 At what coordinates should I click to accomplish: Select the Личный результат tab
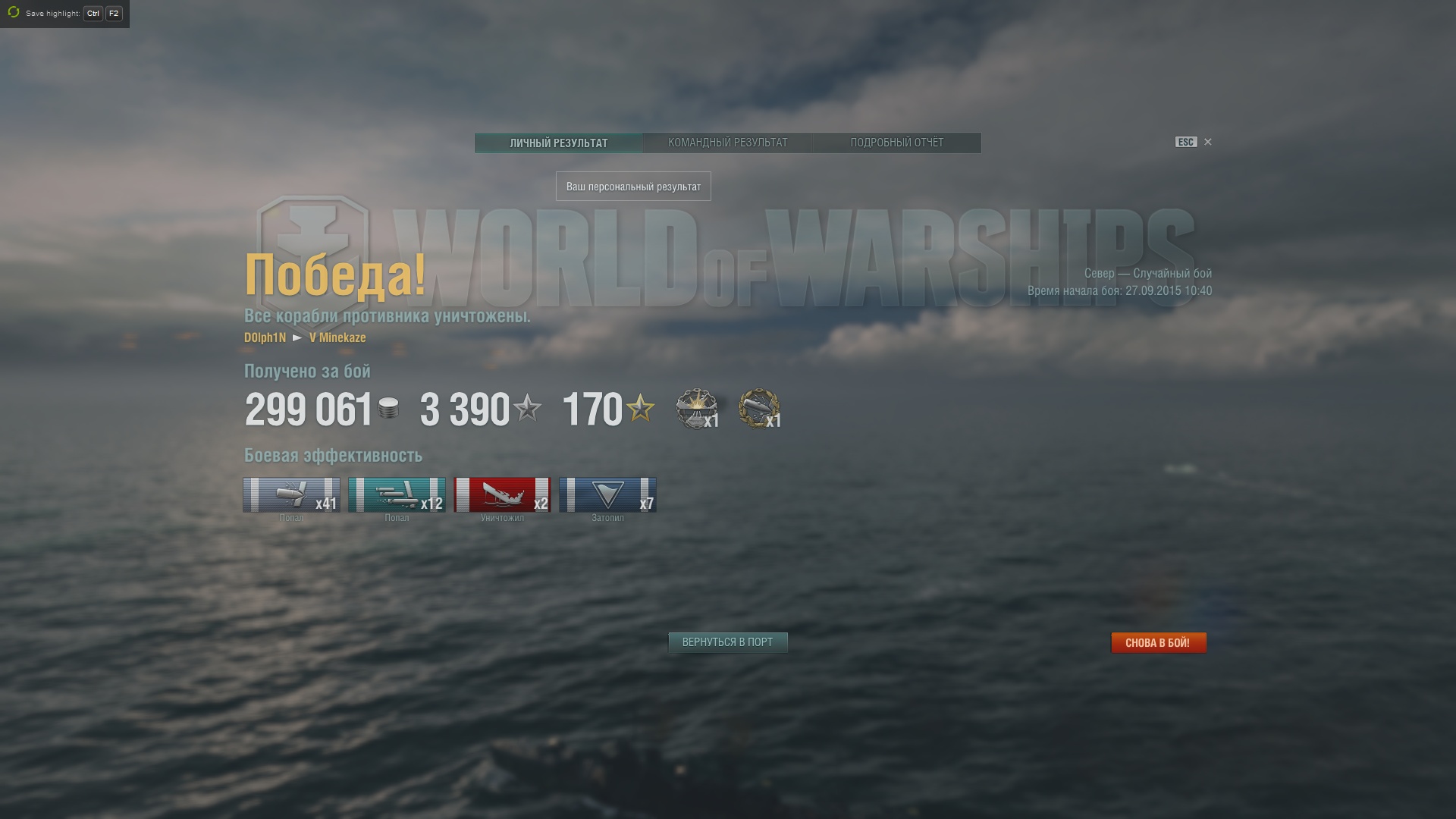point(559,143)
